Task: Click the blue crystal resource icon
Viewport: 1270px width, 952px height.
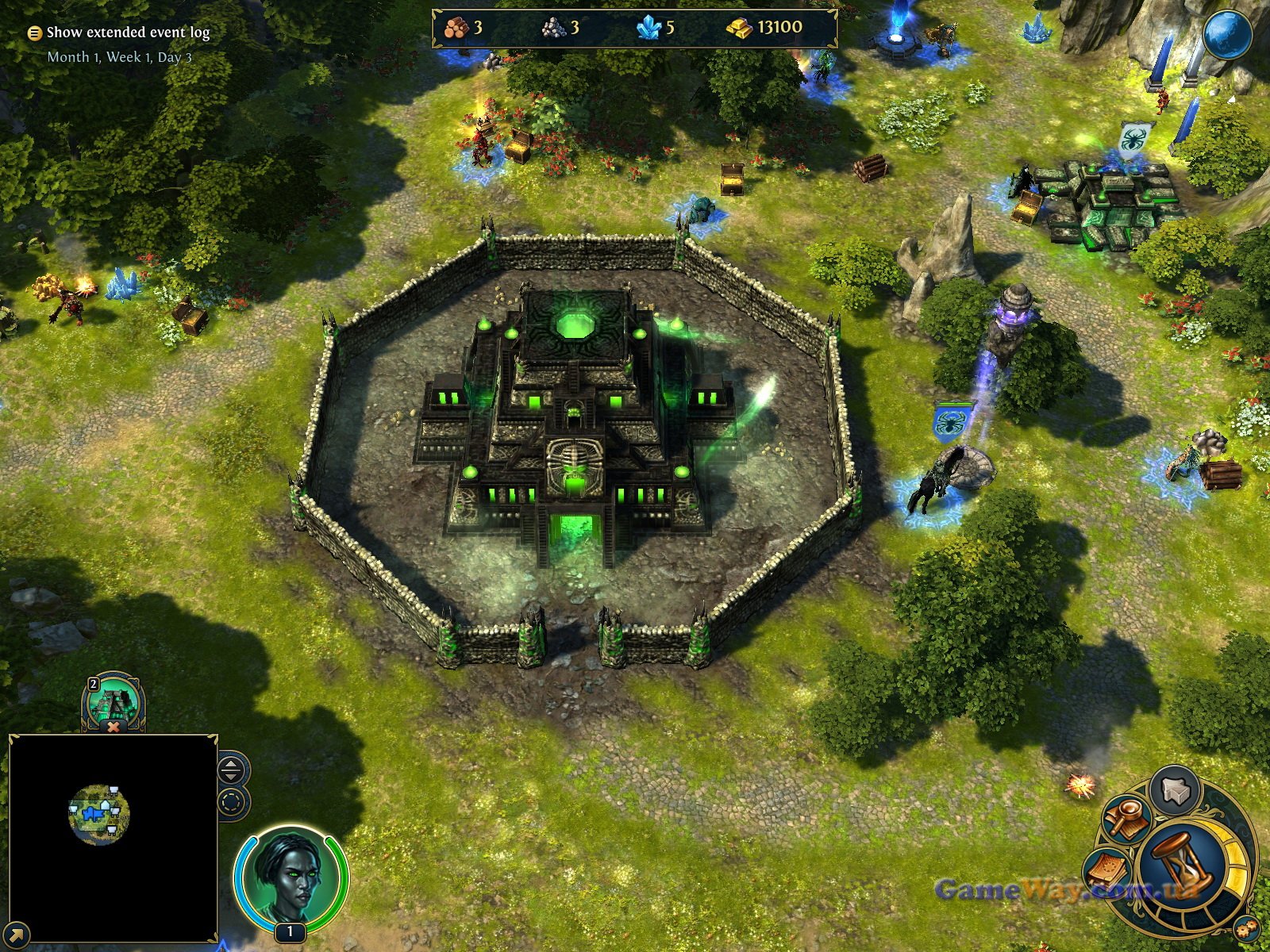Action: (649, 29)
